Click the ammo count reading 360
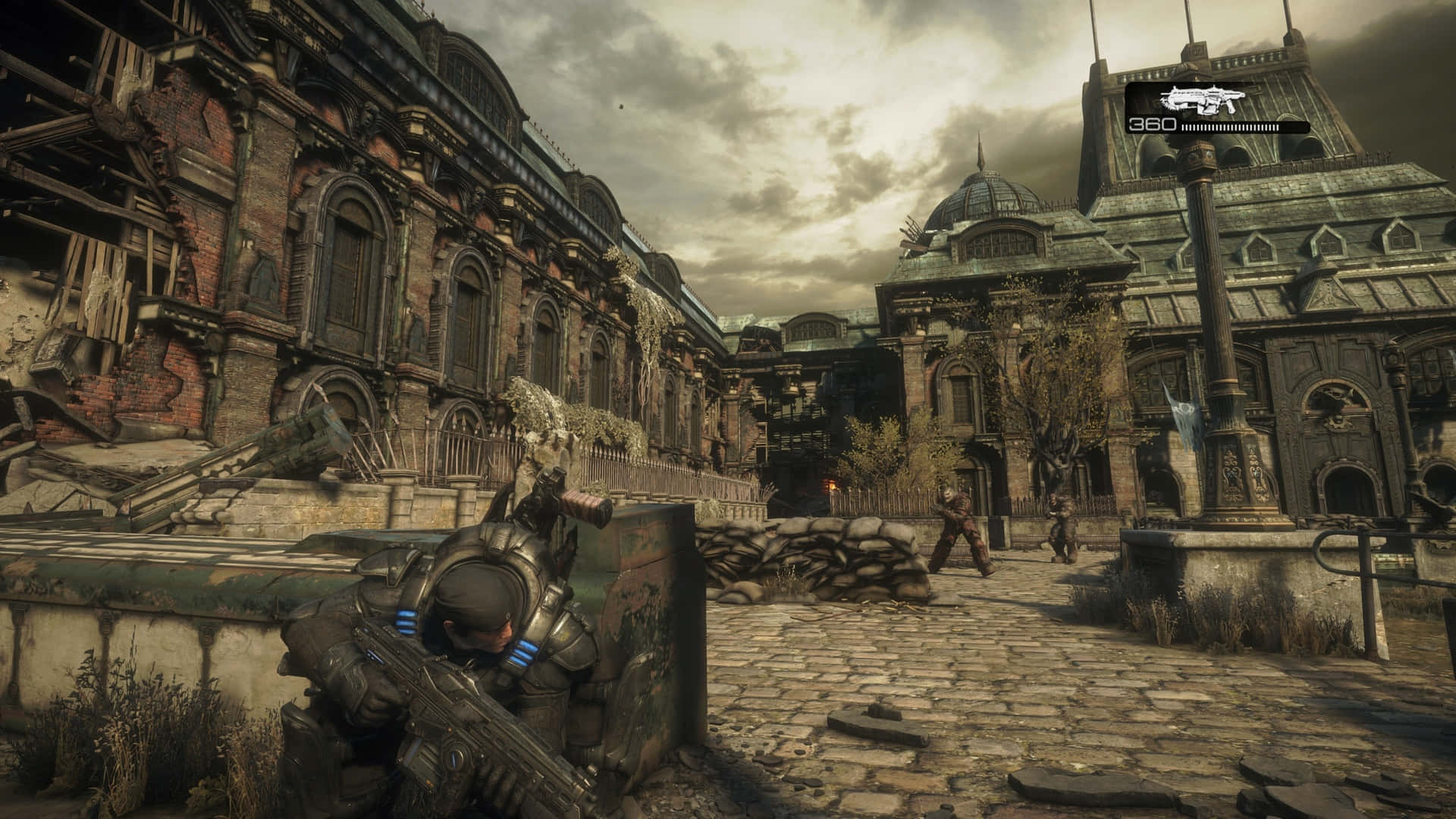The width and height of the screenshot is (1456, 819). tap(1151, 124)
